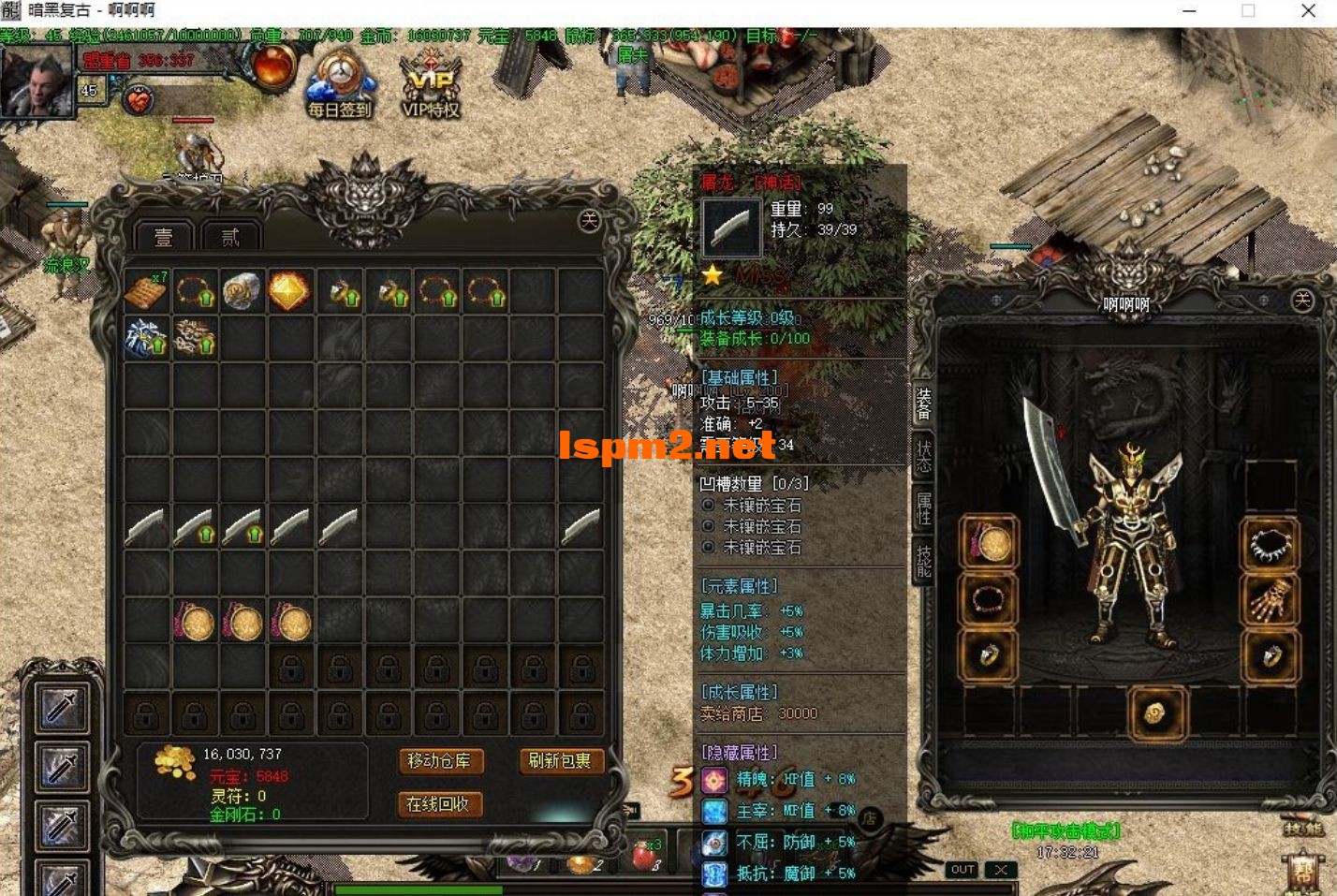Show the 技能 skills tab
The image size is (1337, 896).
pyautogui.click(x=923, y=561)
